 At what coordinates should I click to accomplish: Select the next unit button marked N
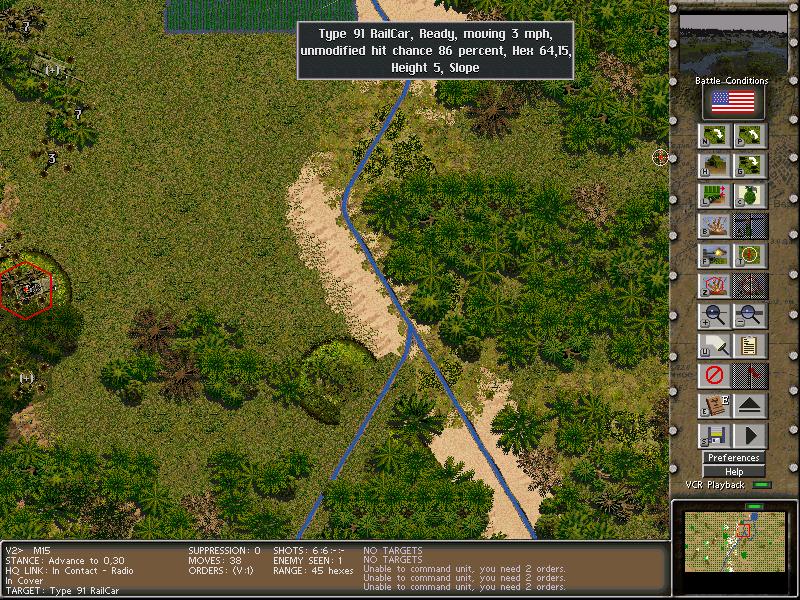point(715,136)
